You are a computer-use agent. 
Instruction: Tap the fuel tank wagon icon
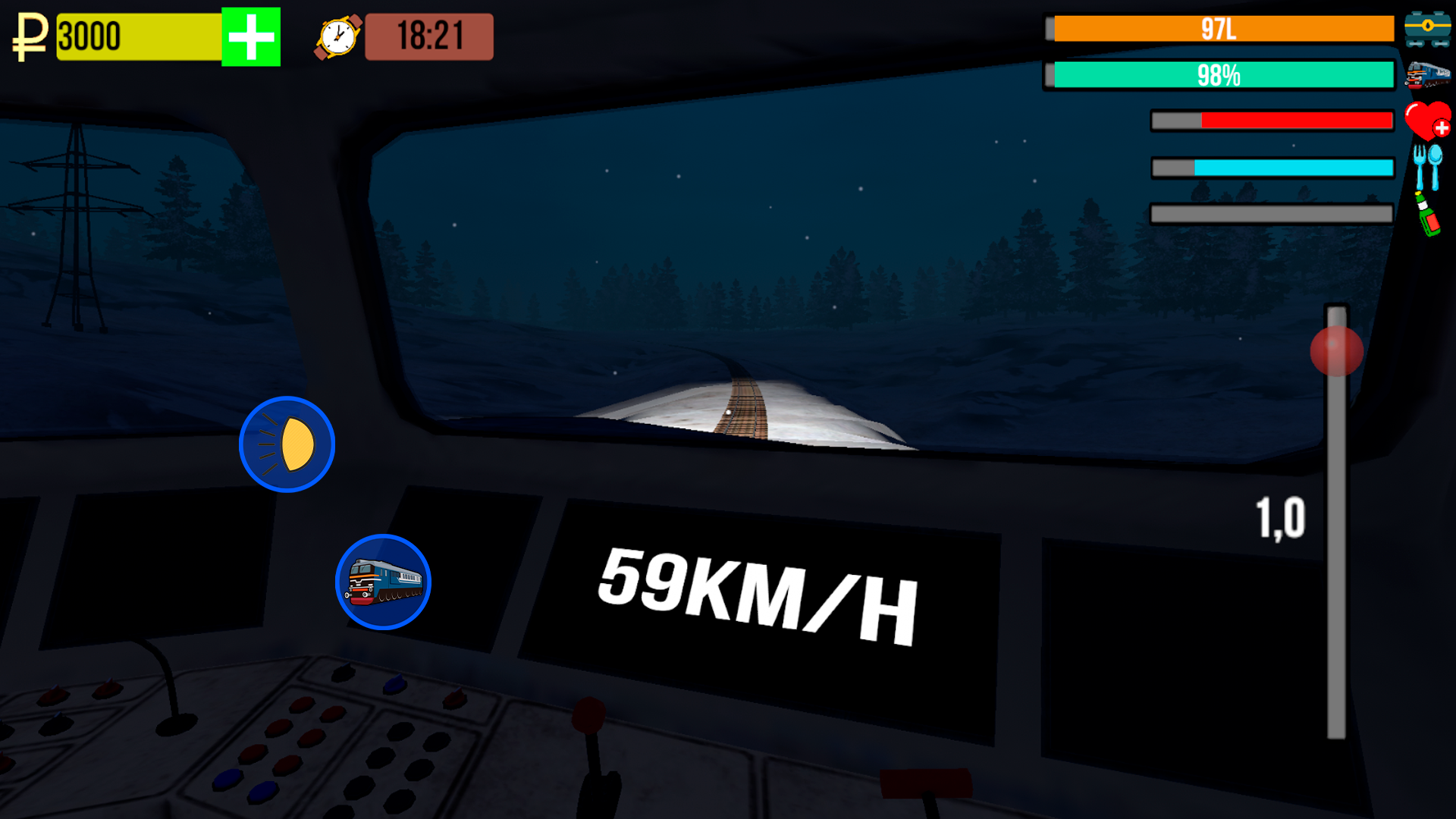[x=1432, y=29]
